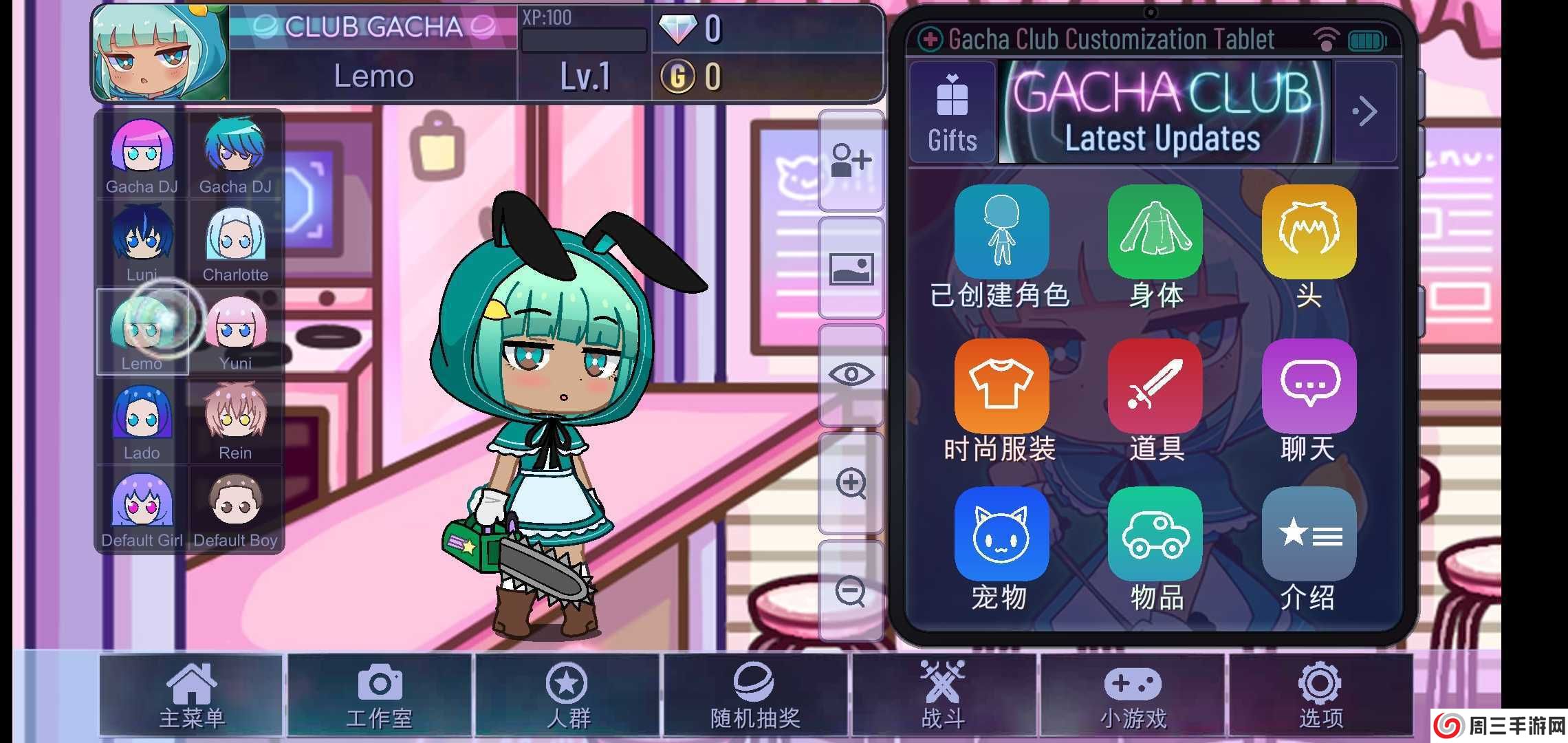Choose the Yuni character slot
1568x743 pixels.
235,333
